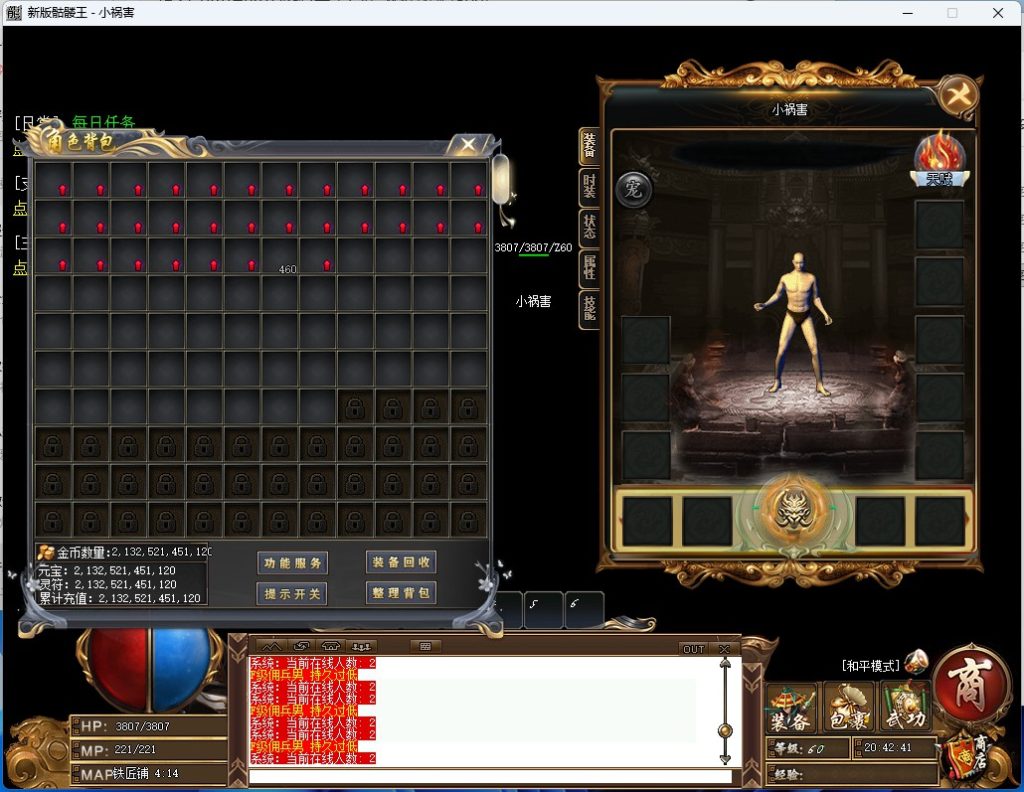Close the 角色背包 inventory window
The width and height of the screenshot is (1024, 792).
pos(468,144)
